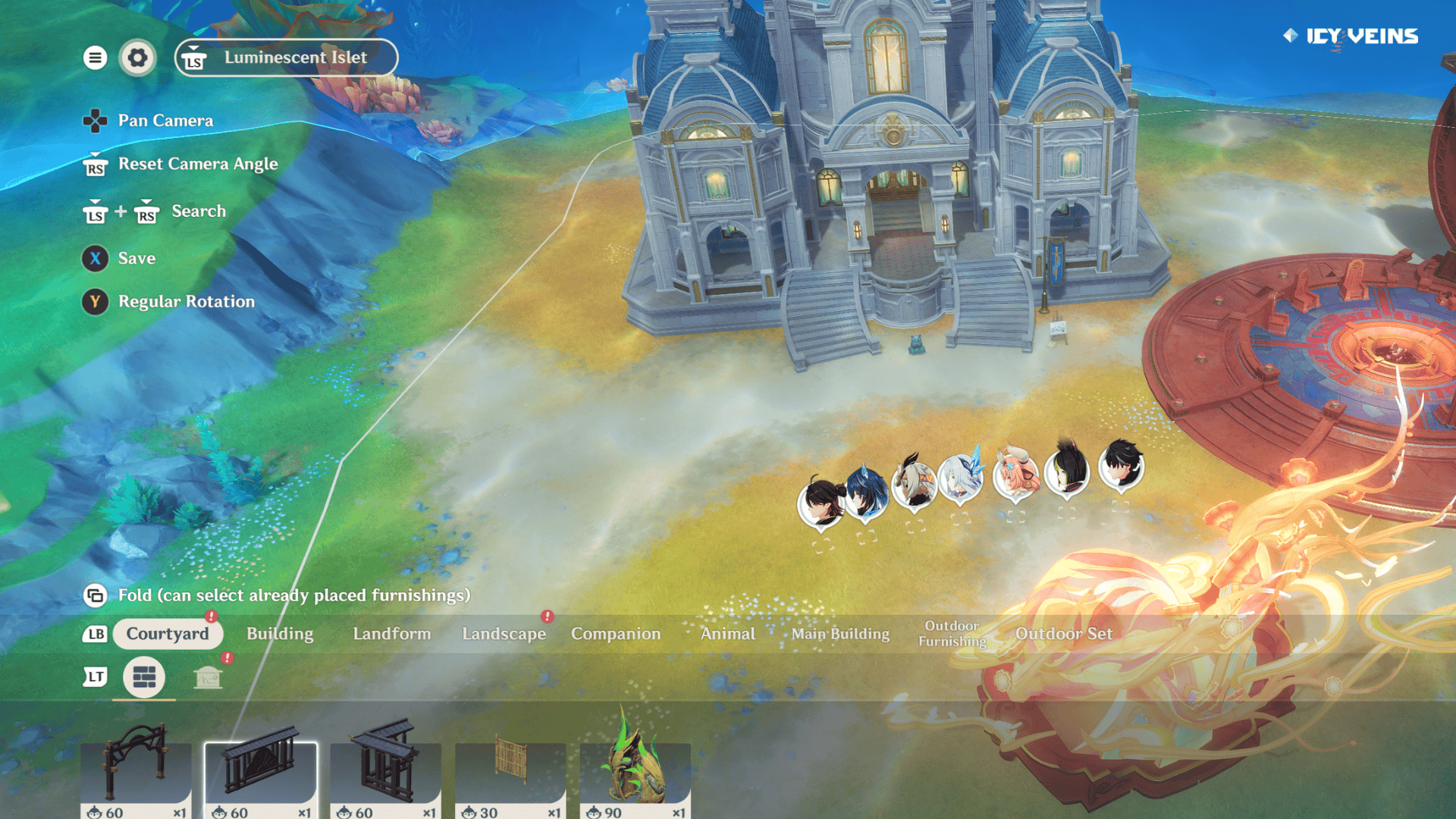Screen dimensions: 1456x819
Task: Open the Landscape category
Action: 504,634
